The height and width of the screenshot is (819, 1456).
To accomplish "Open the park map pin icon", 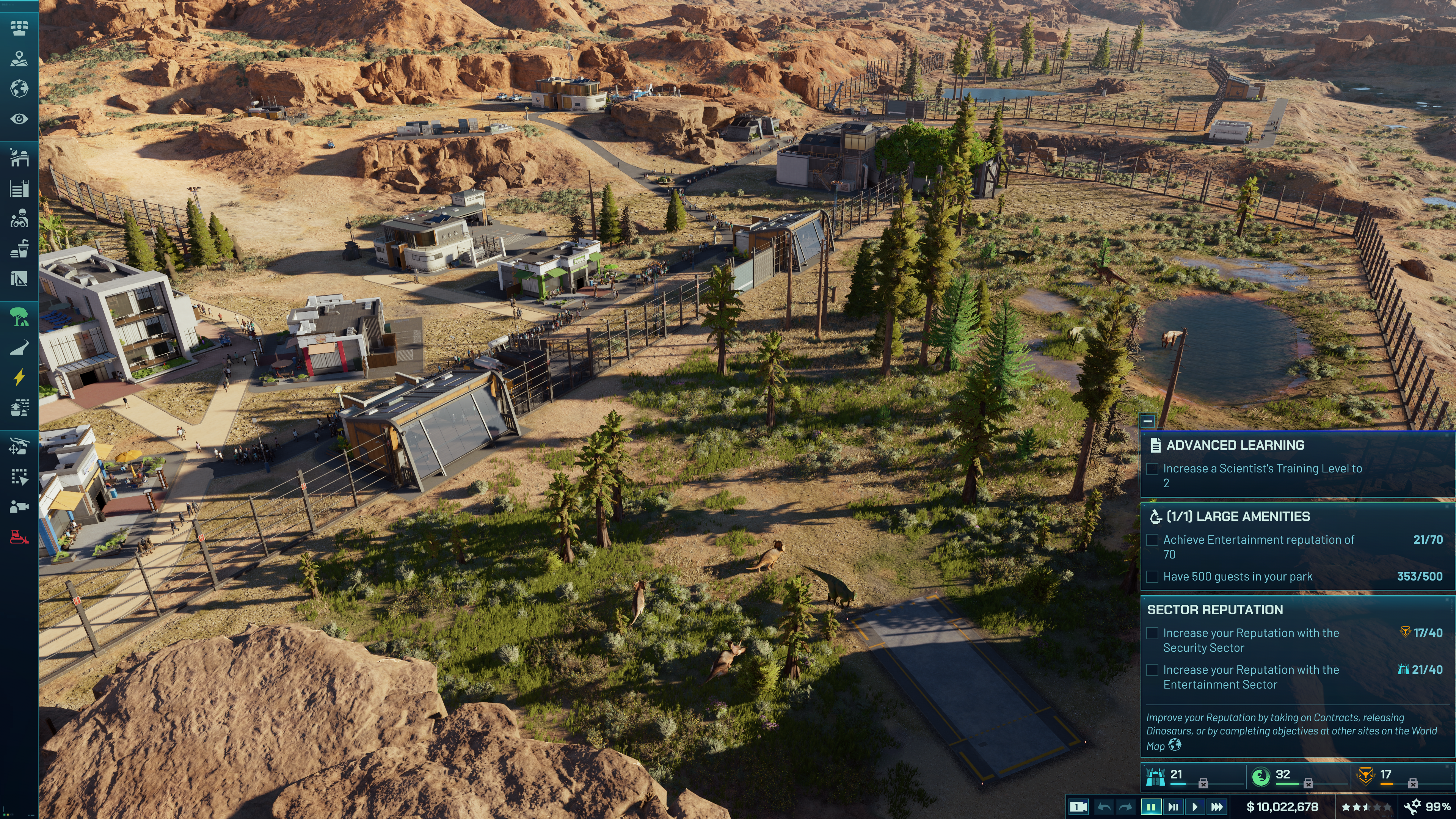I will 19,58.
